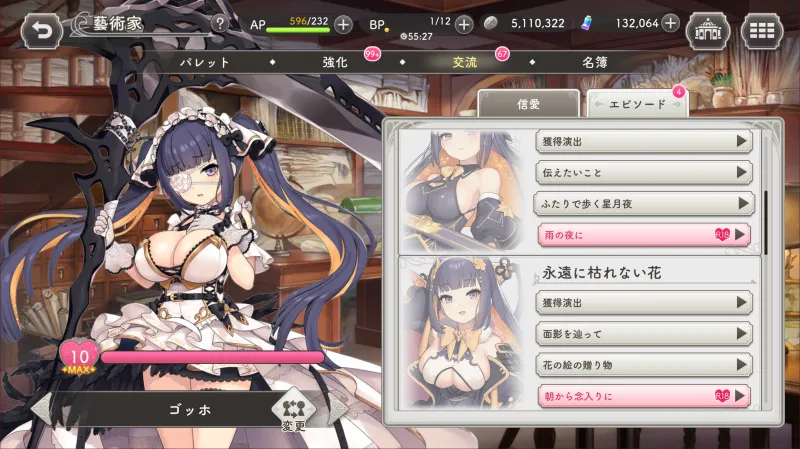The height and width of the screenshot is (449, 800).
Task: Play the 雨の夜に episode
Action: 643,234
